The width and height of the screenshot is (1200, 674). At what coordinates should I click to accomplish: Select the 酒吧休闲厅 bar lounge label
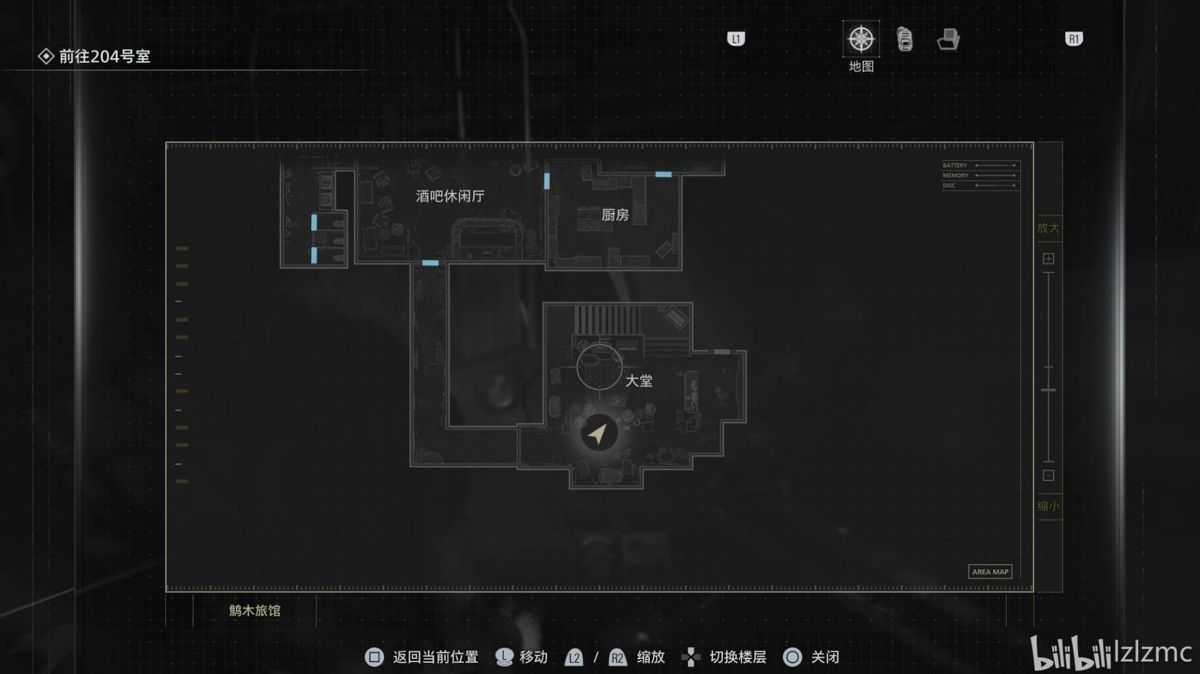[x=450, y=196]
